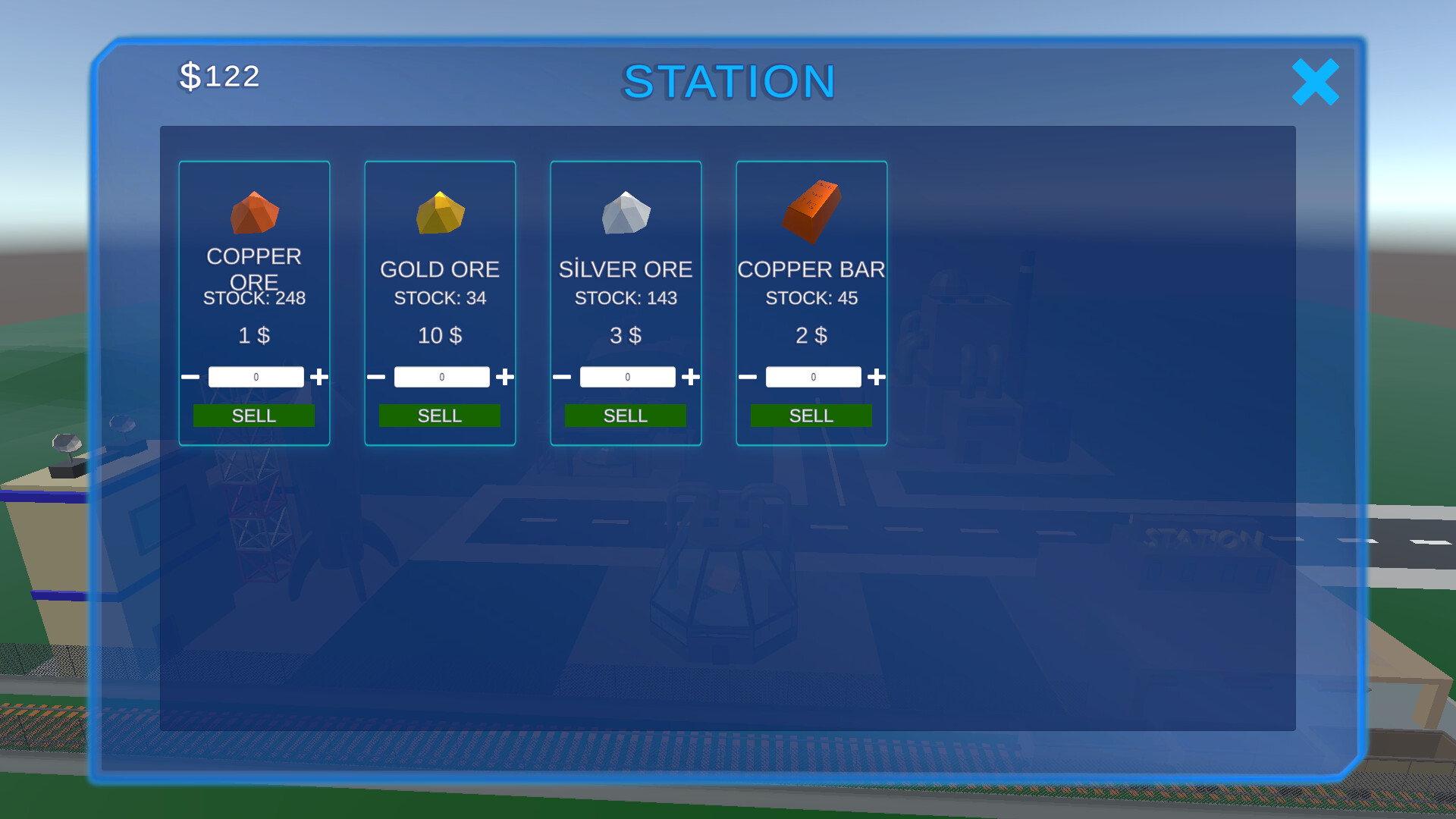The image size is (1456, 819).
Task: Decrease Copper Ore quantity with minus button
Action: point(190,376)
